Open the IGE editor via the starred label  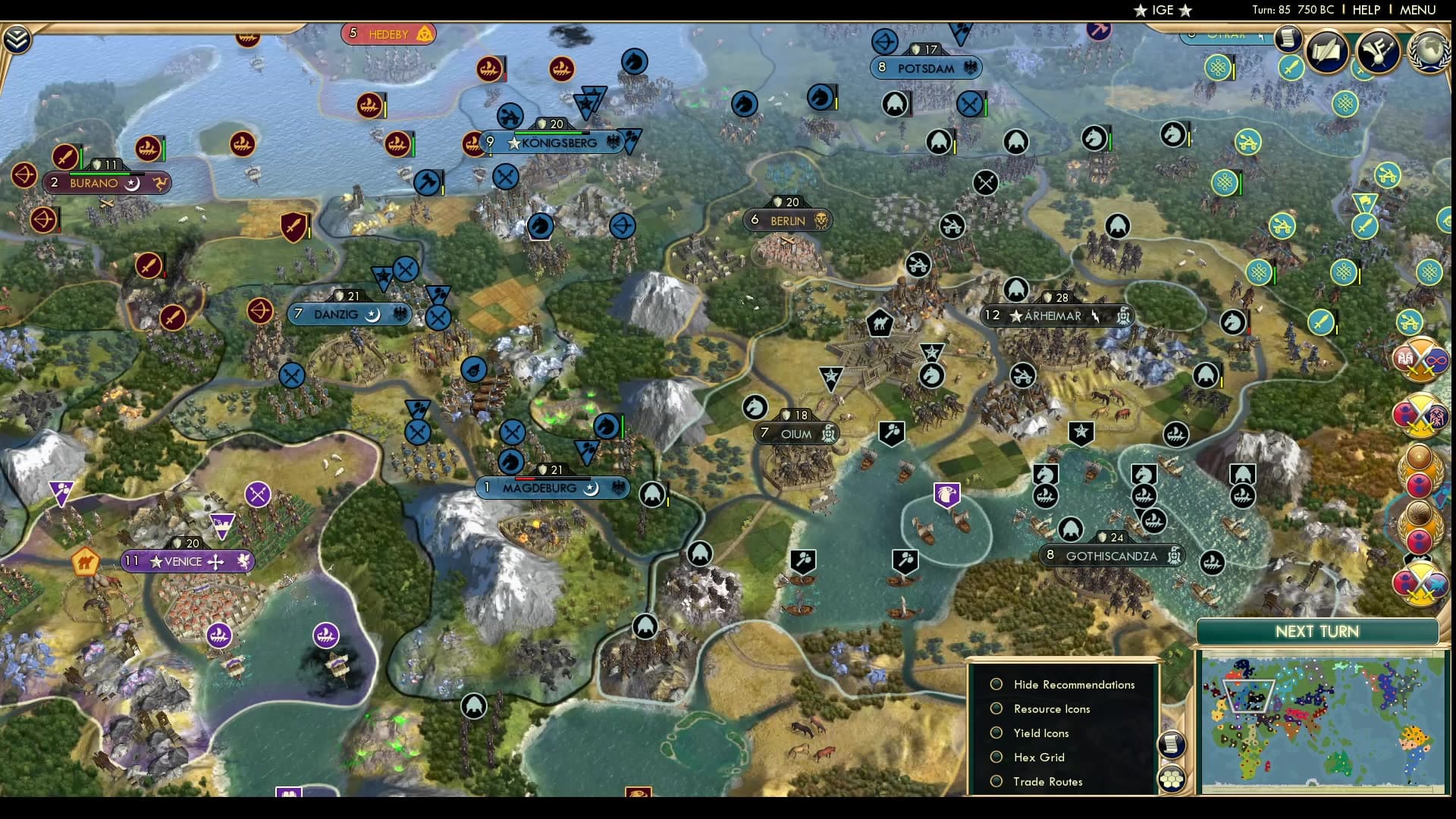(1162, 10)
